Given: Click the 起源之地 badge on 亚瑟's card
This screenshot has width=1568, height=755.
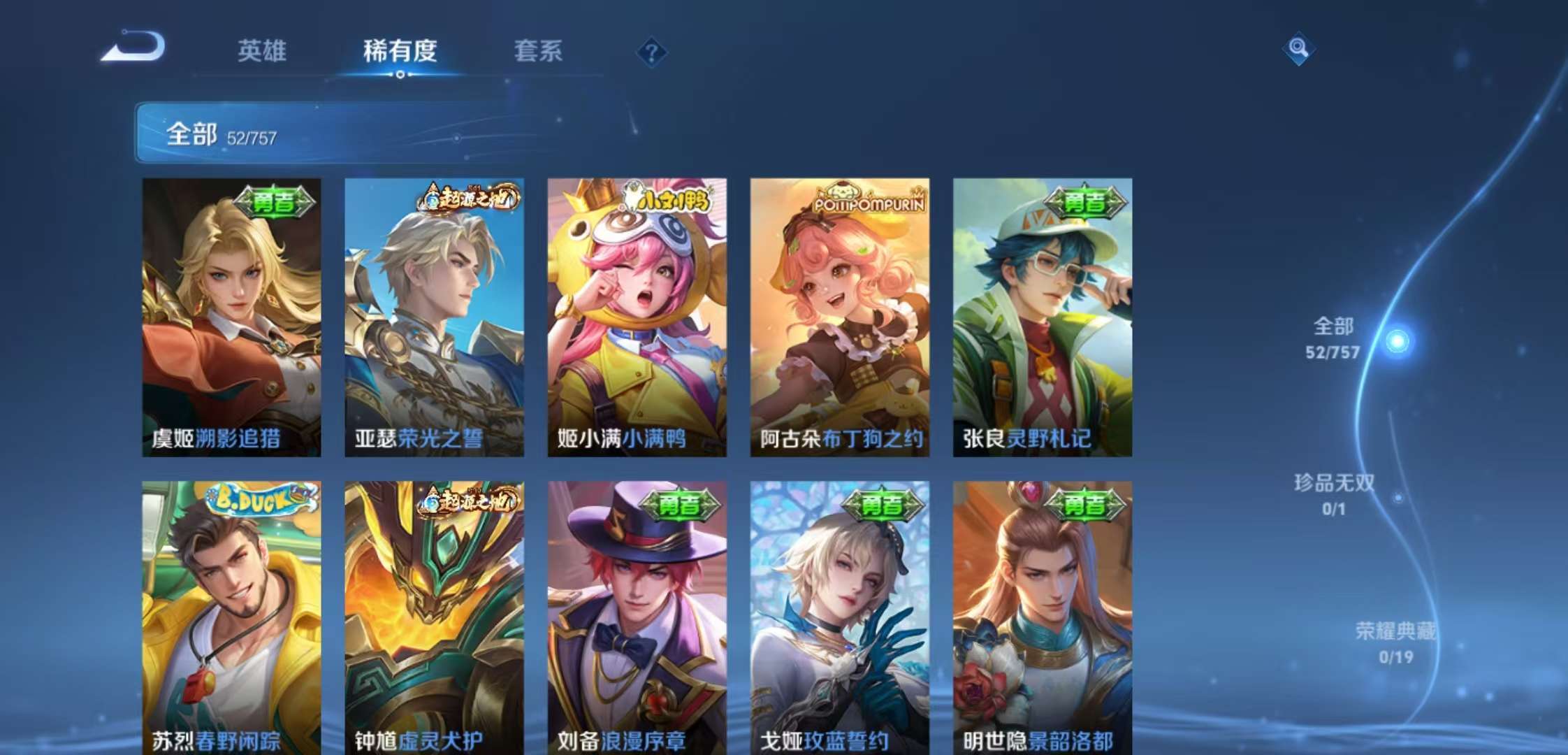Looking at the screenshot, I should [x=465, y=199].
